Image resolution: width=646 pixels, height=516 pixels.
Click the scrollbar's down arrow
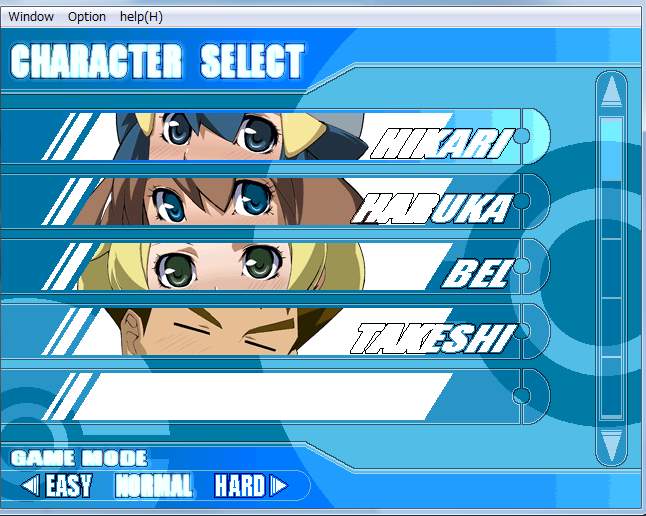click(x=612, y=442)
